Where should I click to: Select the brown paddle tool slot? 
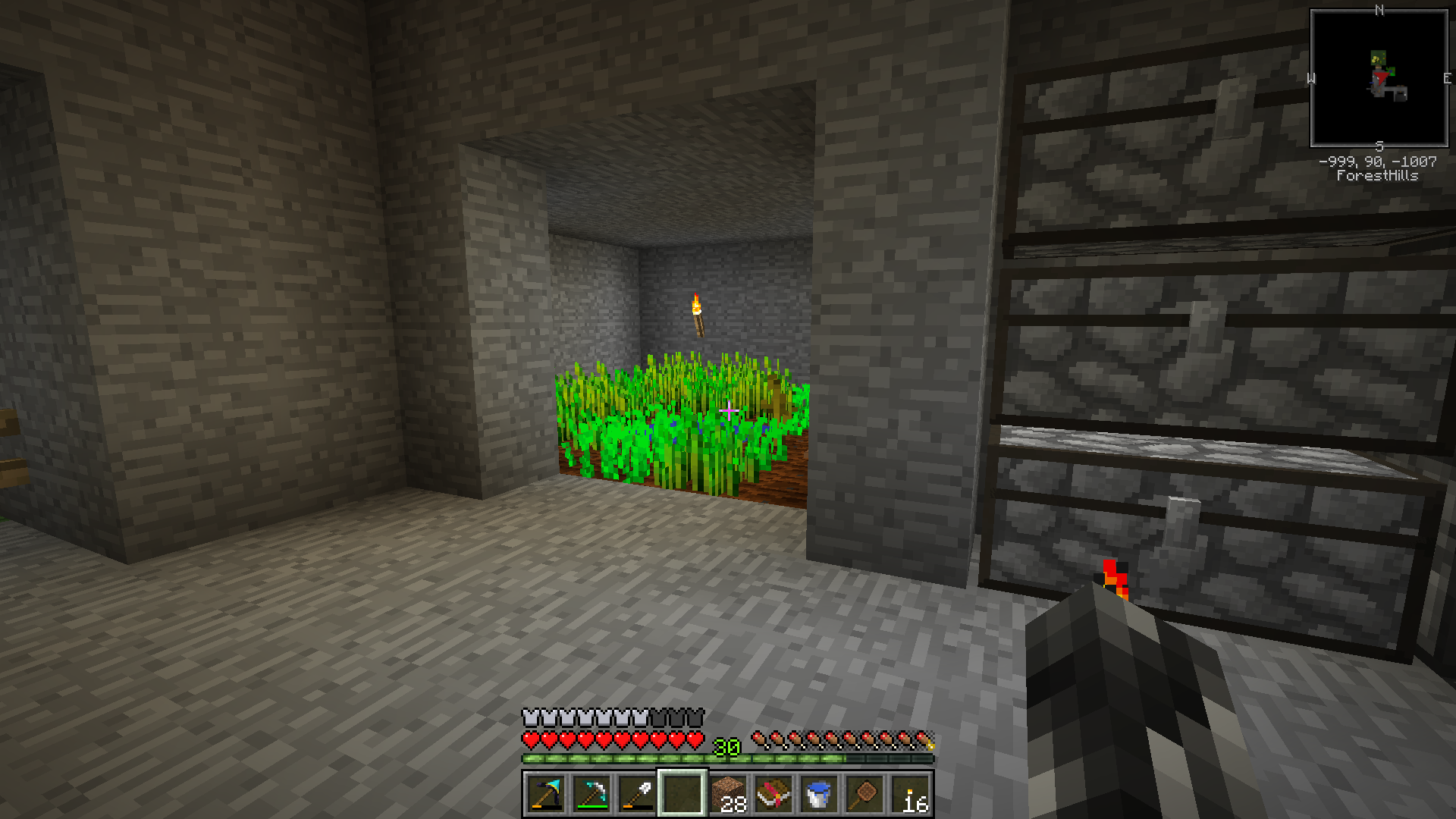point(864,794)
